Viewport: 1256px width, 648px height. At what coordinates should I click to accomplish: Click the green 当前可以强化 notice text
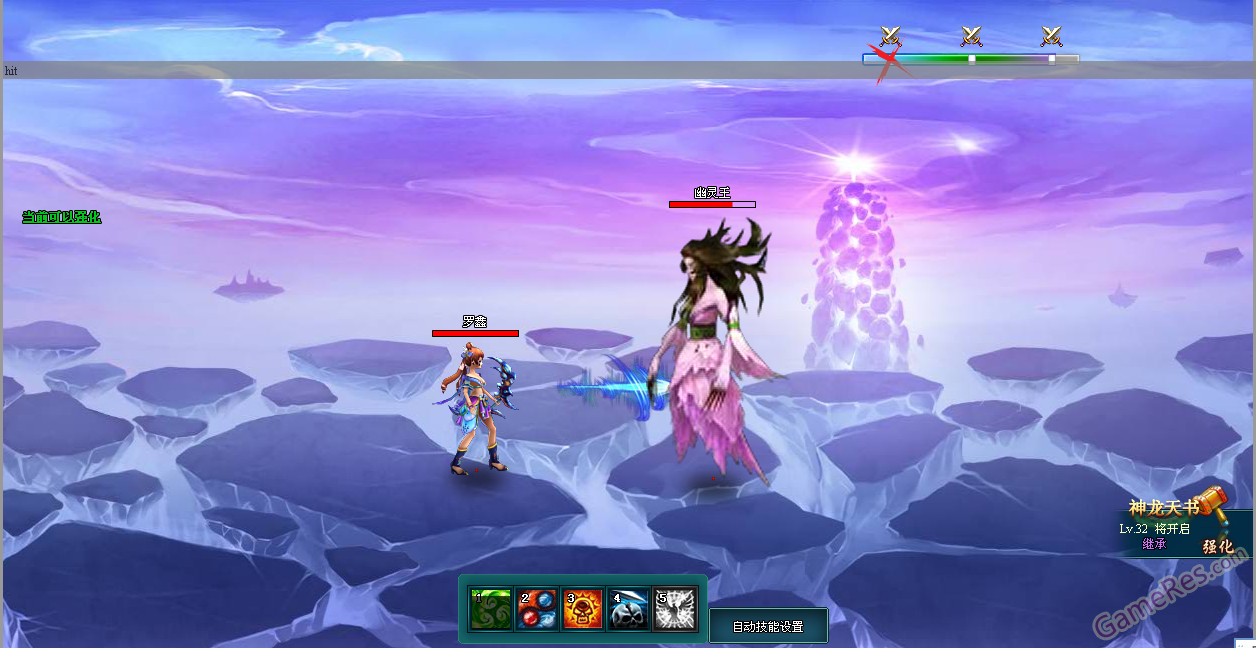point(62,217)
